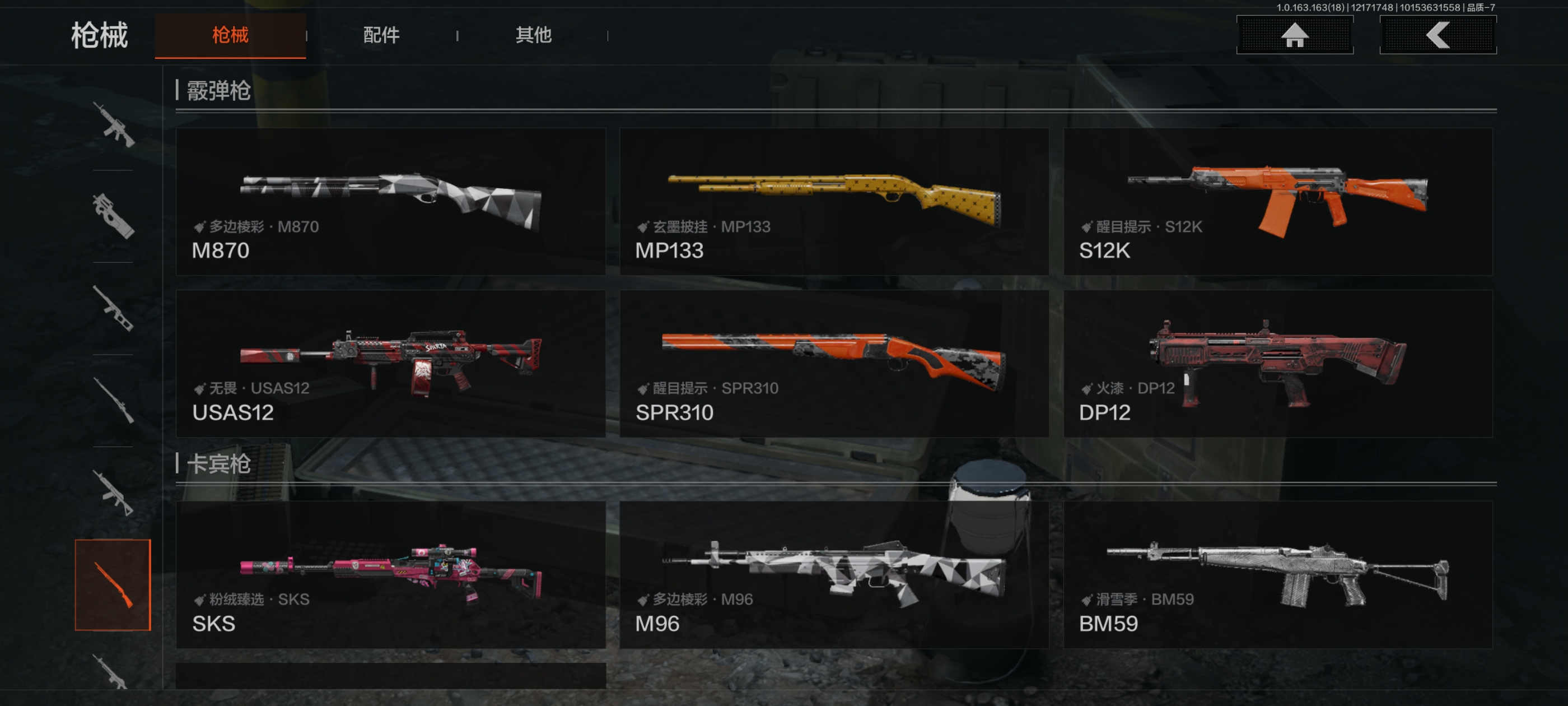
Task: Pick the SPR310 shotgun tile
Action: 833,364
